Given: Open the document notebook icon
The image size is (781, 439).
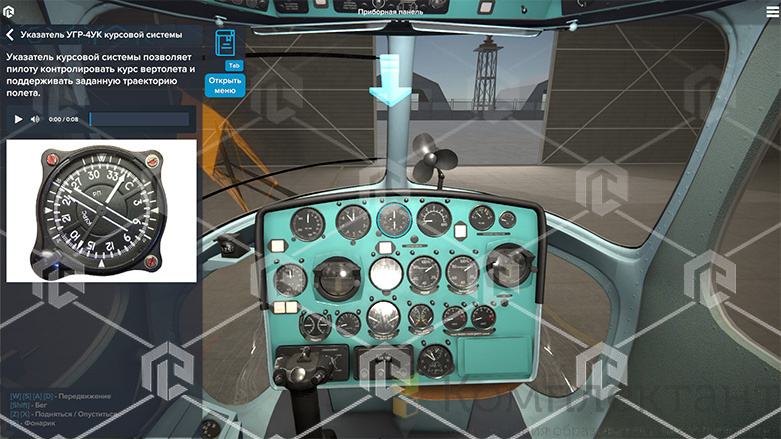Looking at the screenshot, I should 227,44.
